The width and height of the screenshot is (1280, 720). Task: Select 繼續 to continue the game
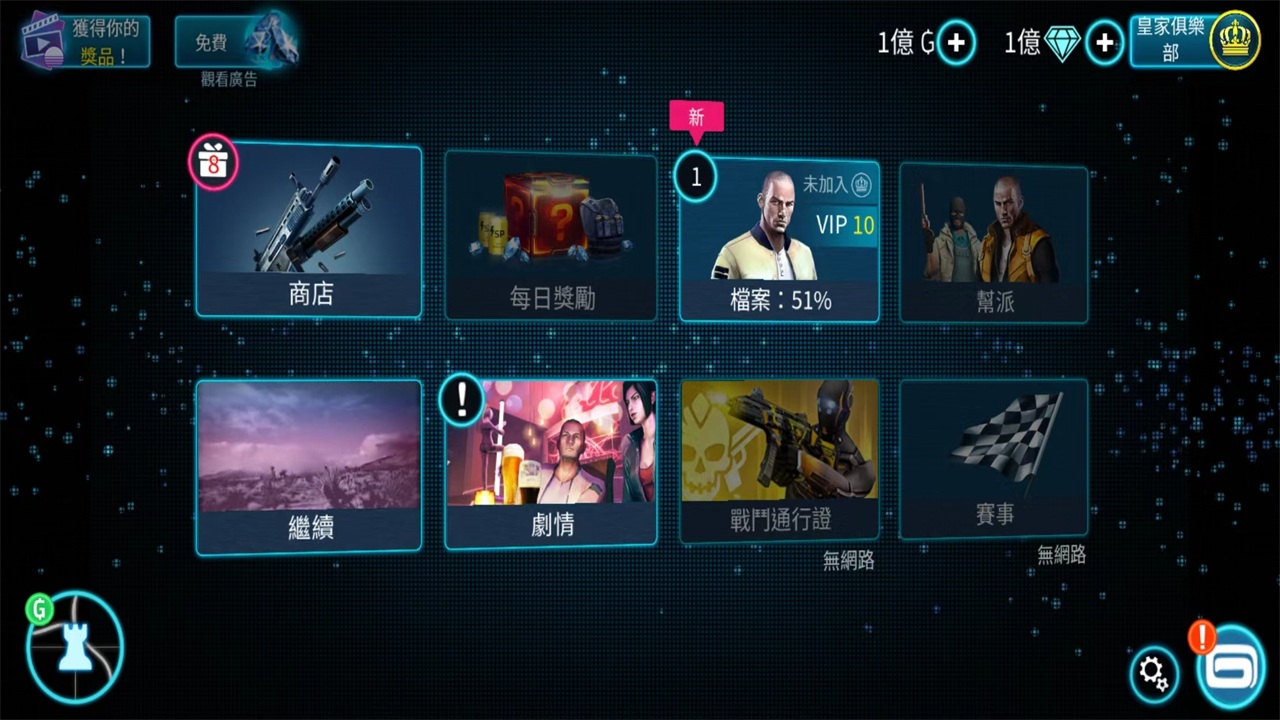coord(308,463)
